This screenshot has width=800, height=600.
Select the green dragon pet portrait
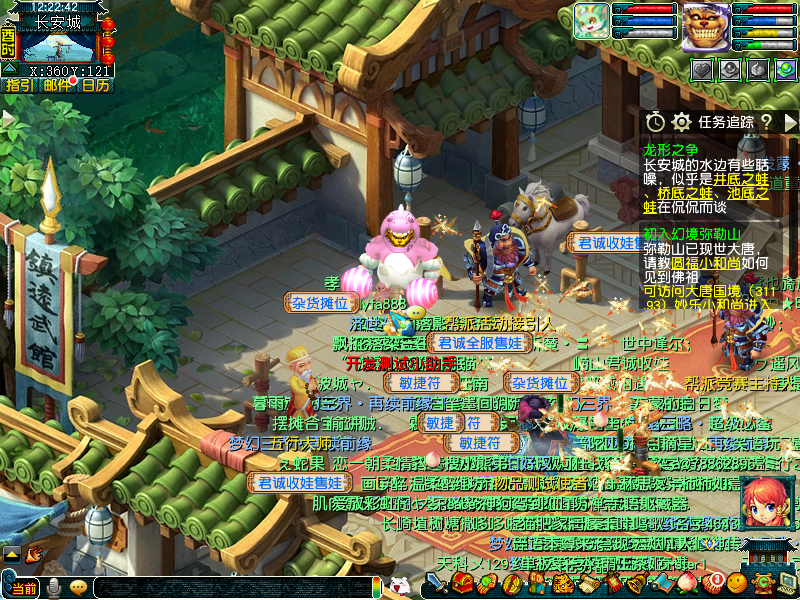[590, 20]
